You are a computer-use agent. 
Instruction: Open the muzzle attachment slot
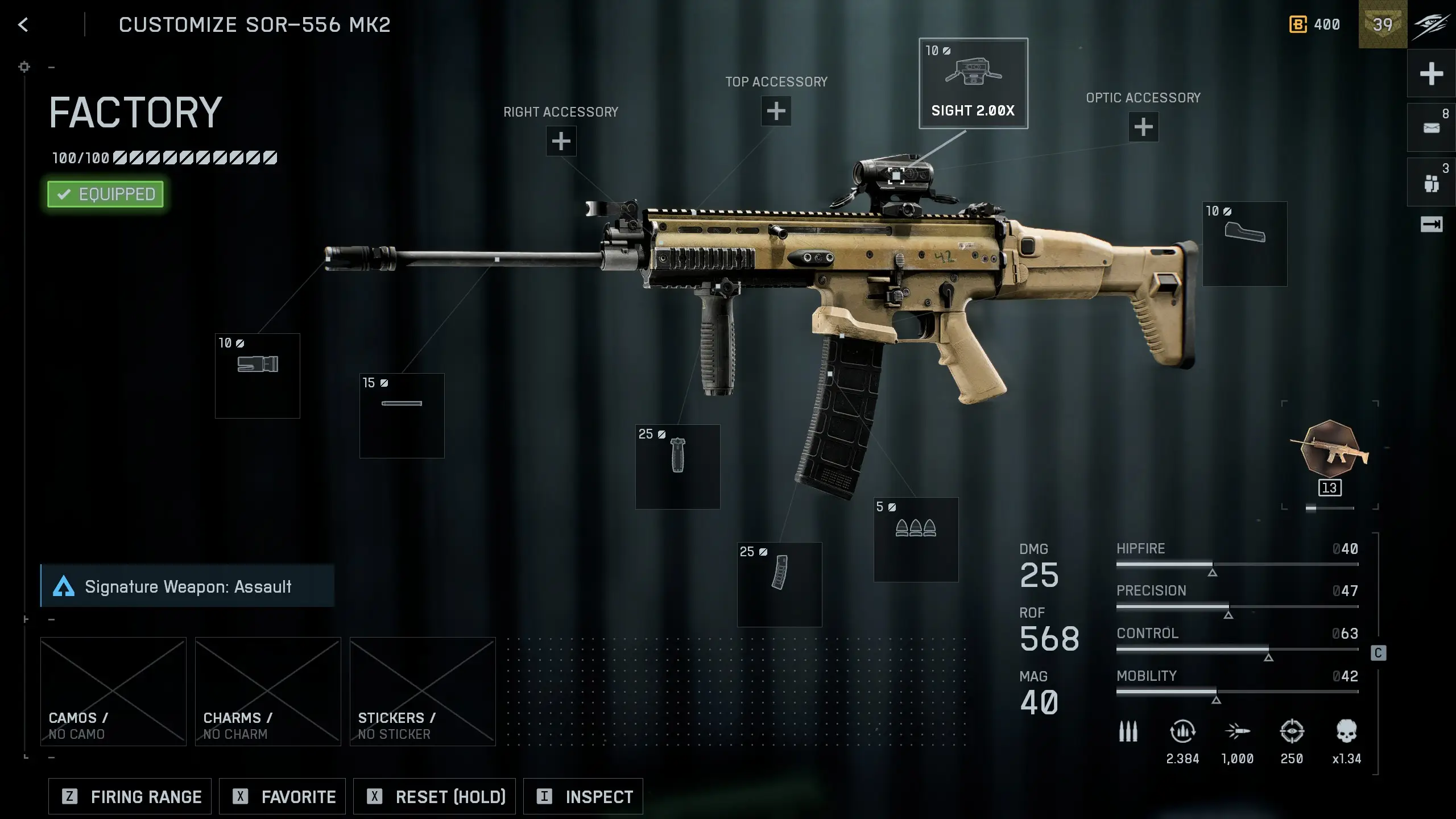point(257,376)
